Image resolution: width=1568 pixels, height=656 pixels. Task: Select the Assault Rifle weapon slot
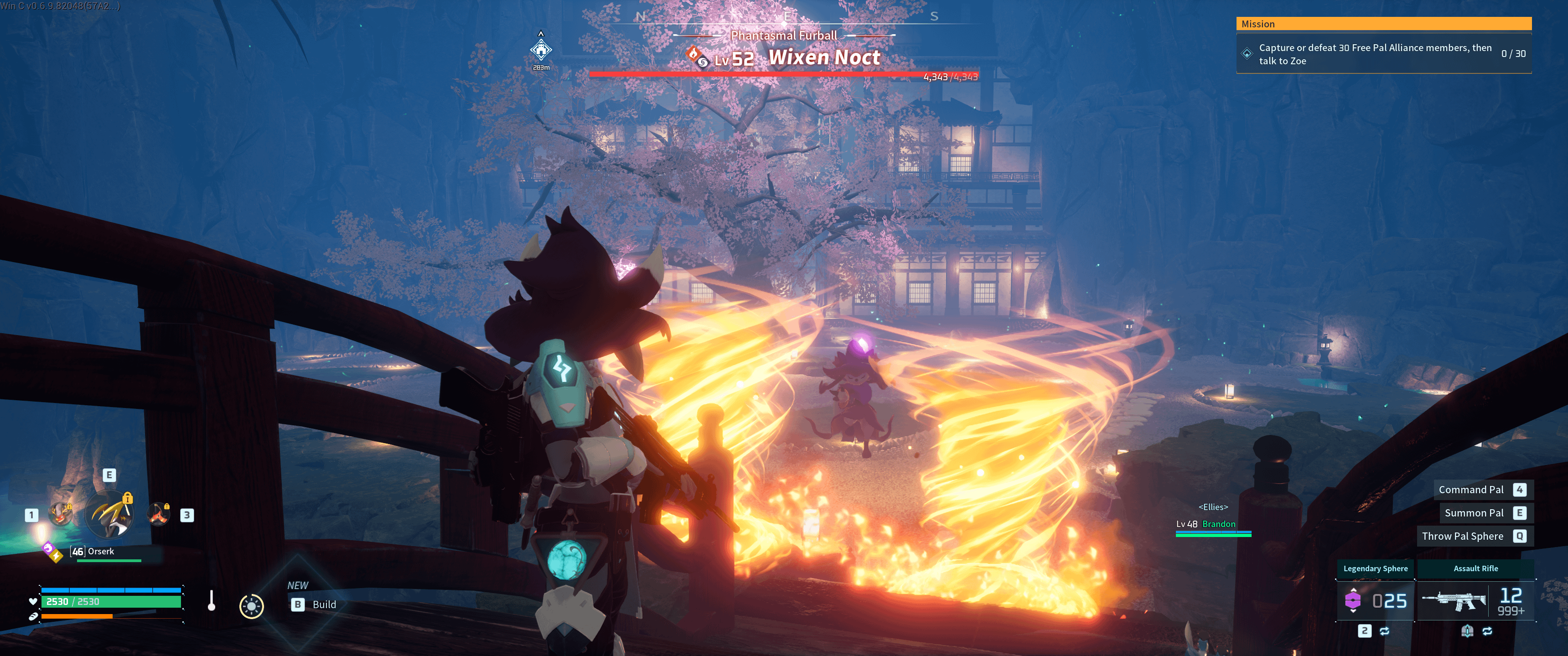(x=1475, y=600)
